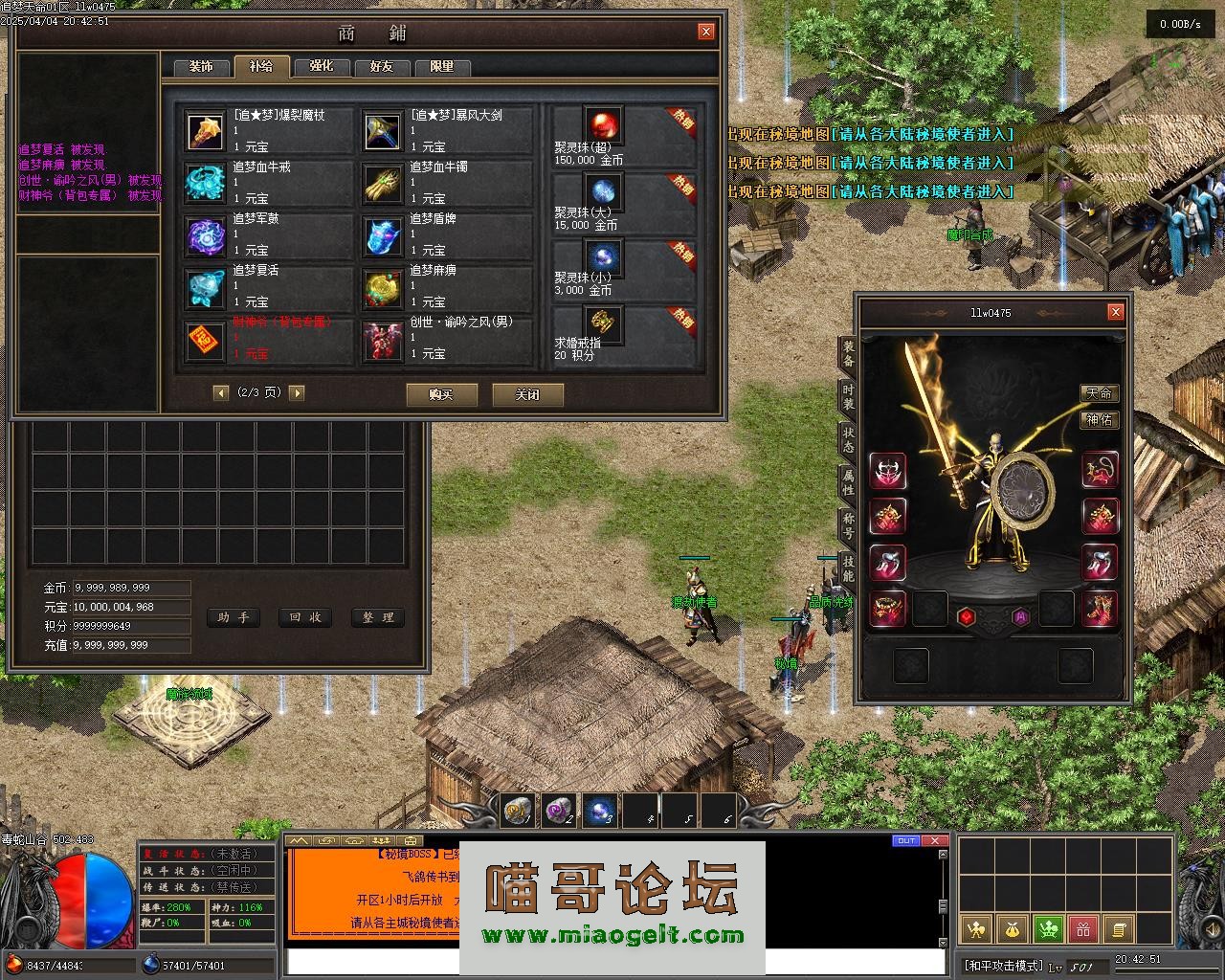Open the 天命 button on character panel

pos(1099,393)
